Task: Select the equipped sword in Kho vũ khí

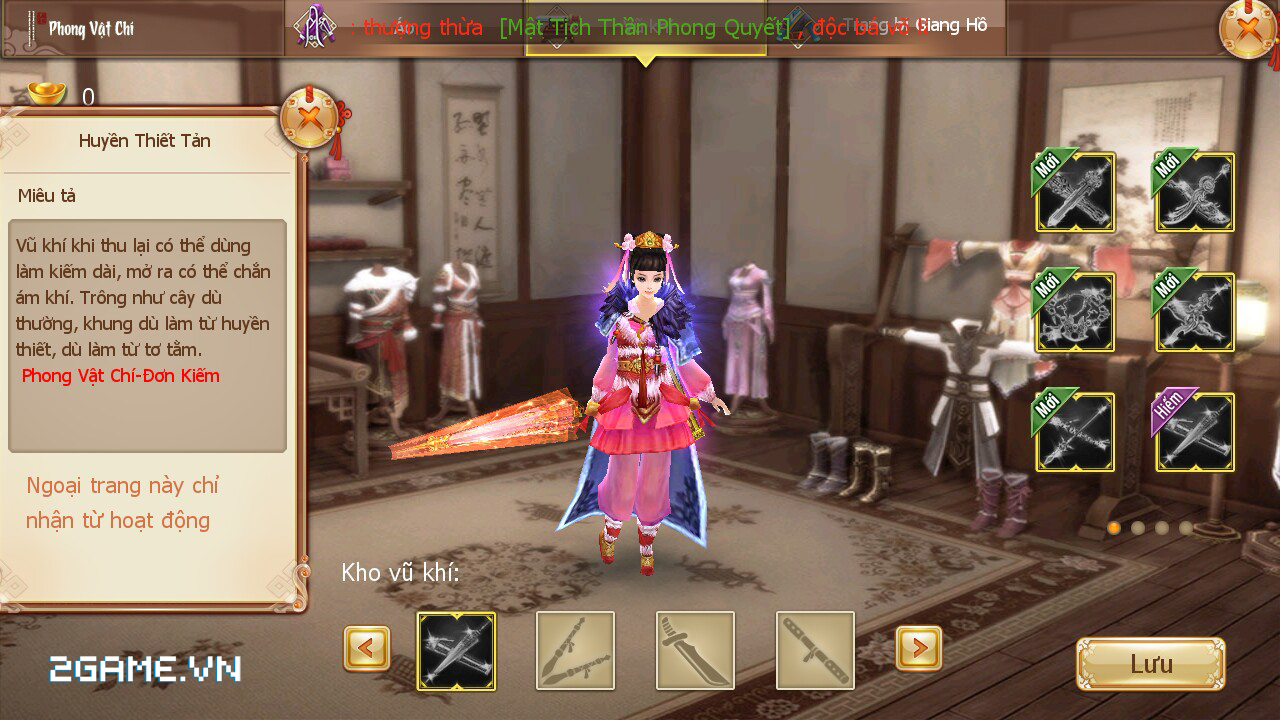Action: point(457,650)
